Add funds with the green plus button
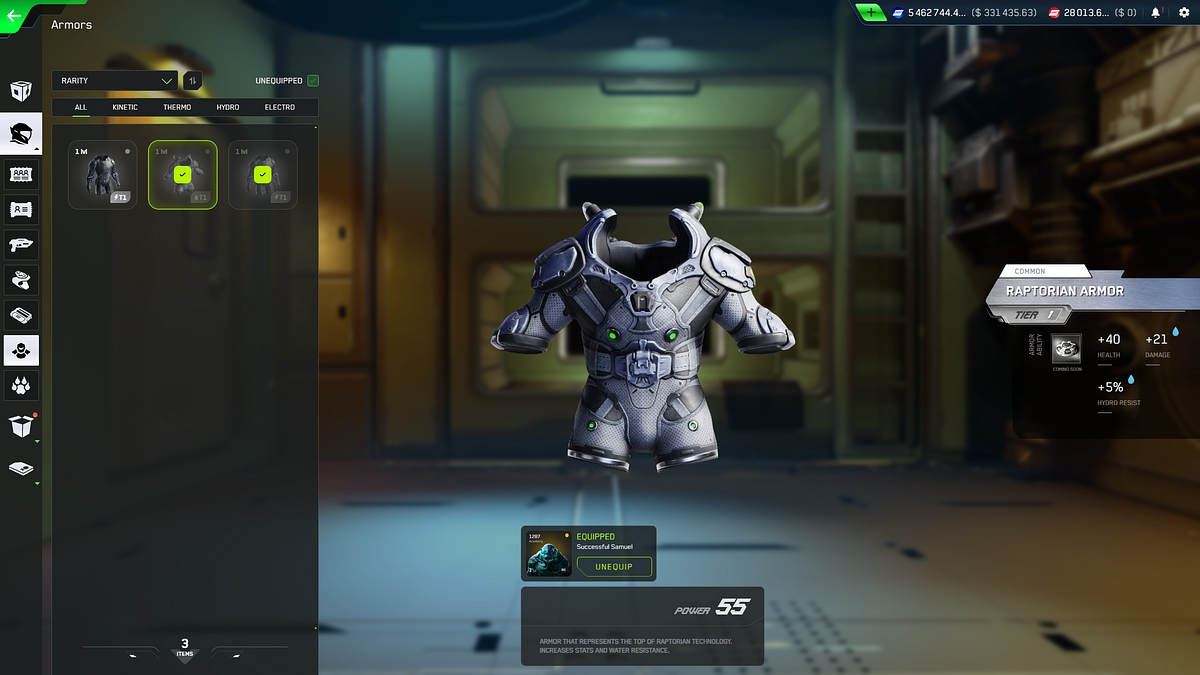The height and width of the screenshot is (675, 1200). click(x=871, y=13)
